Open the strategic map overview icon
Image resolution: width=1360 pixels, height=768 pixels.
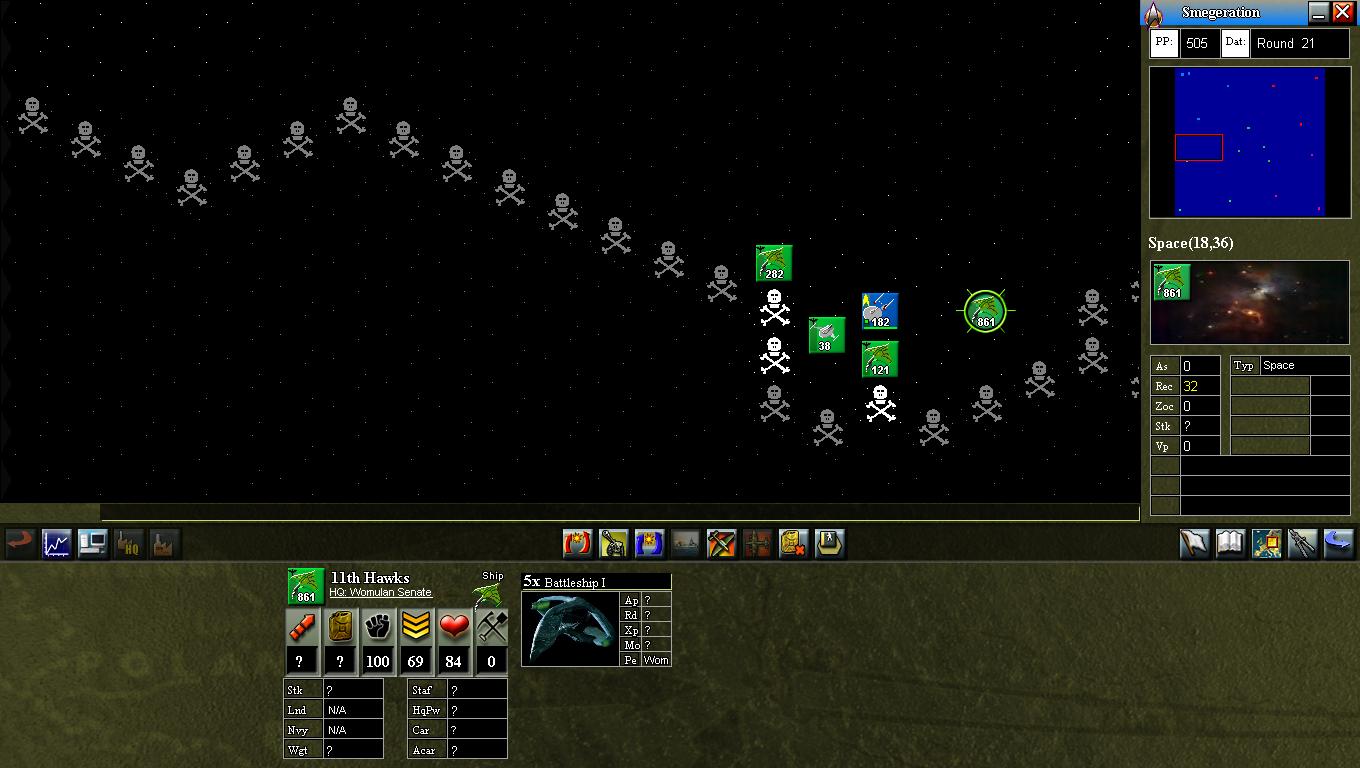[1266, 544]
